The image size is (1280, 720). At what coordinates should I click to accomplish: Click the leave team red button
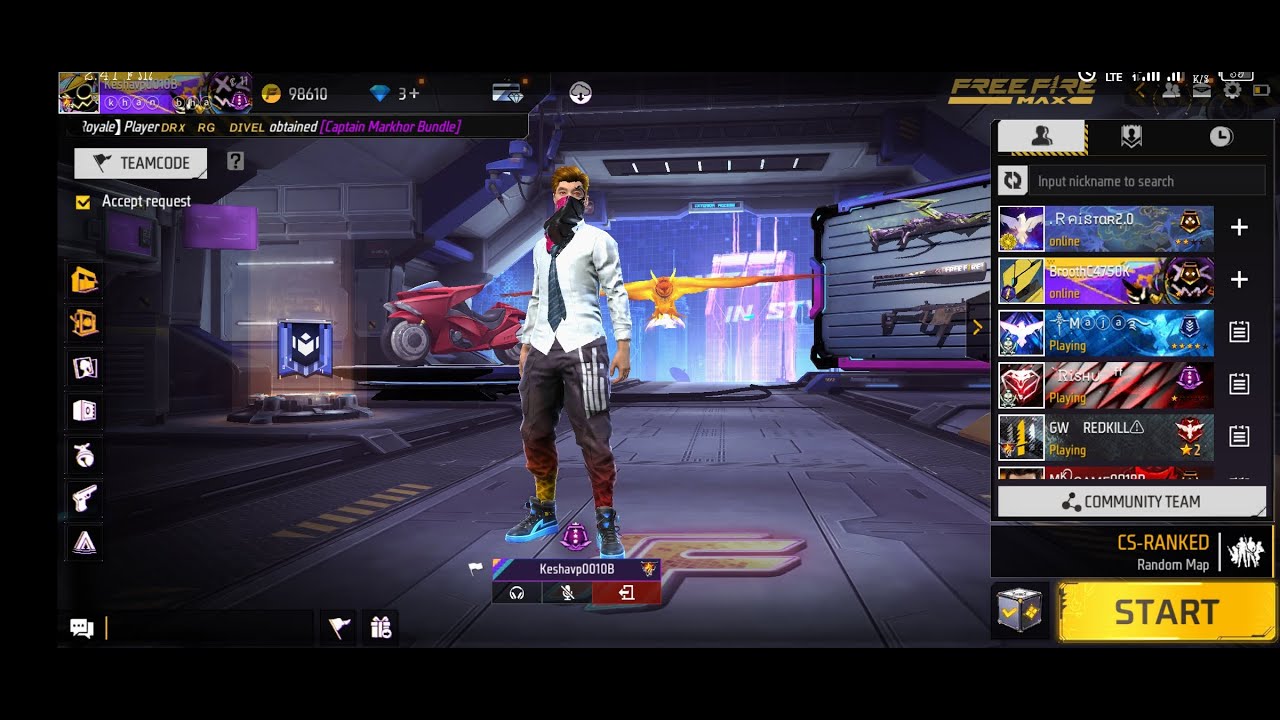(x=626, y=593)
